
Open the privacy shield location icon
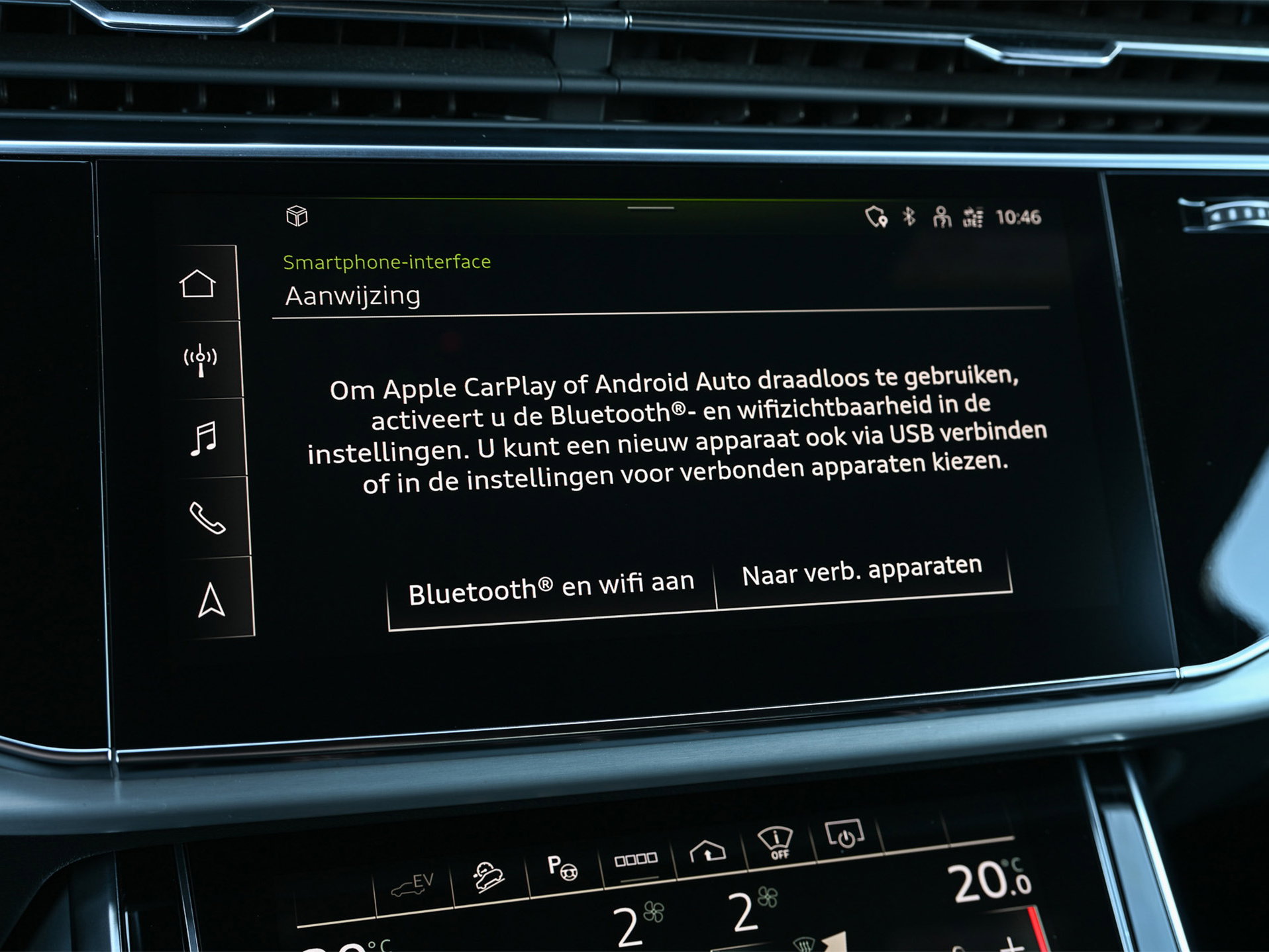(x=876, y=216)
